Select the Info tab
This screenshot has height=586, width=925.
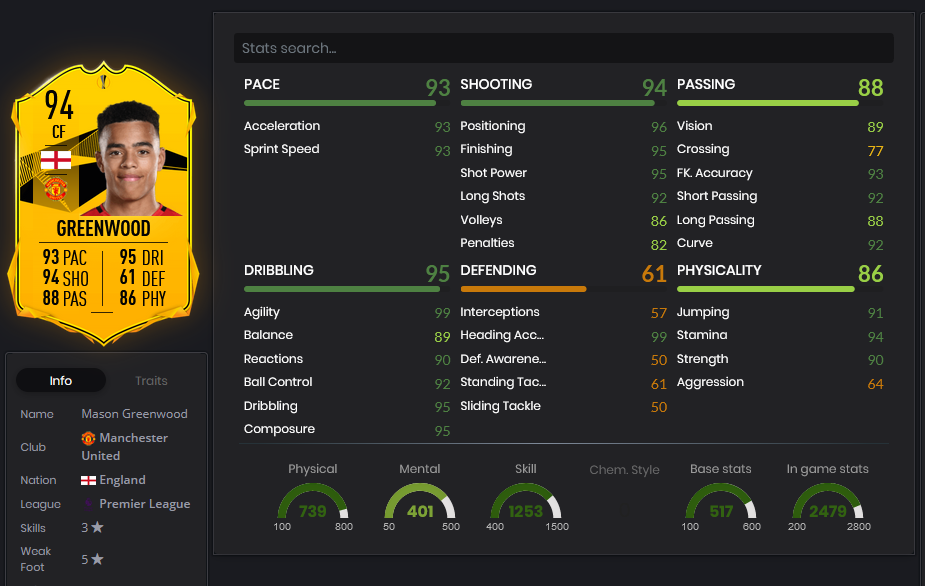(x=61, y=381)
